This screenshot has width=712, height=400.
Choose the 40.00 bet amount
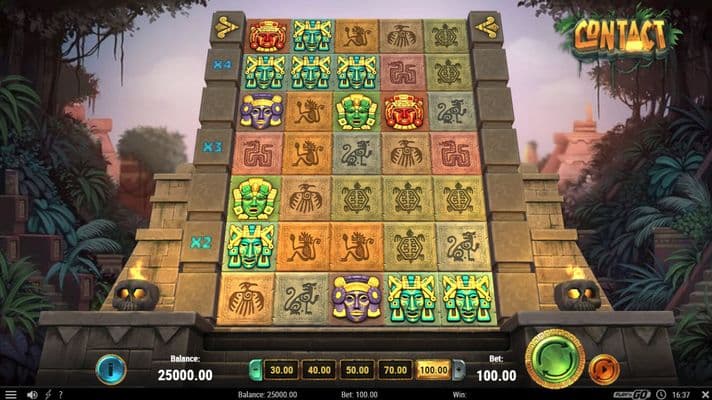[x=318, y=370]
